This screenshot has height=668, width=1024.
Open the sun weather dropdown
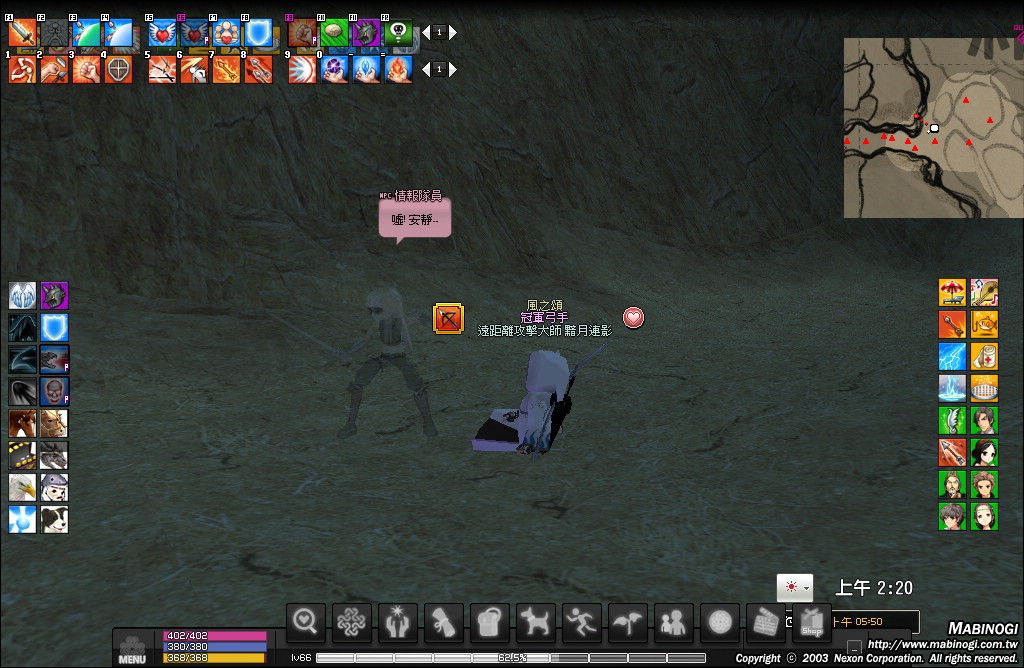point(794,588)
